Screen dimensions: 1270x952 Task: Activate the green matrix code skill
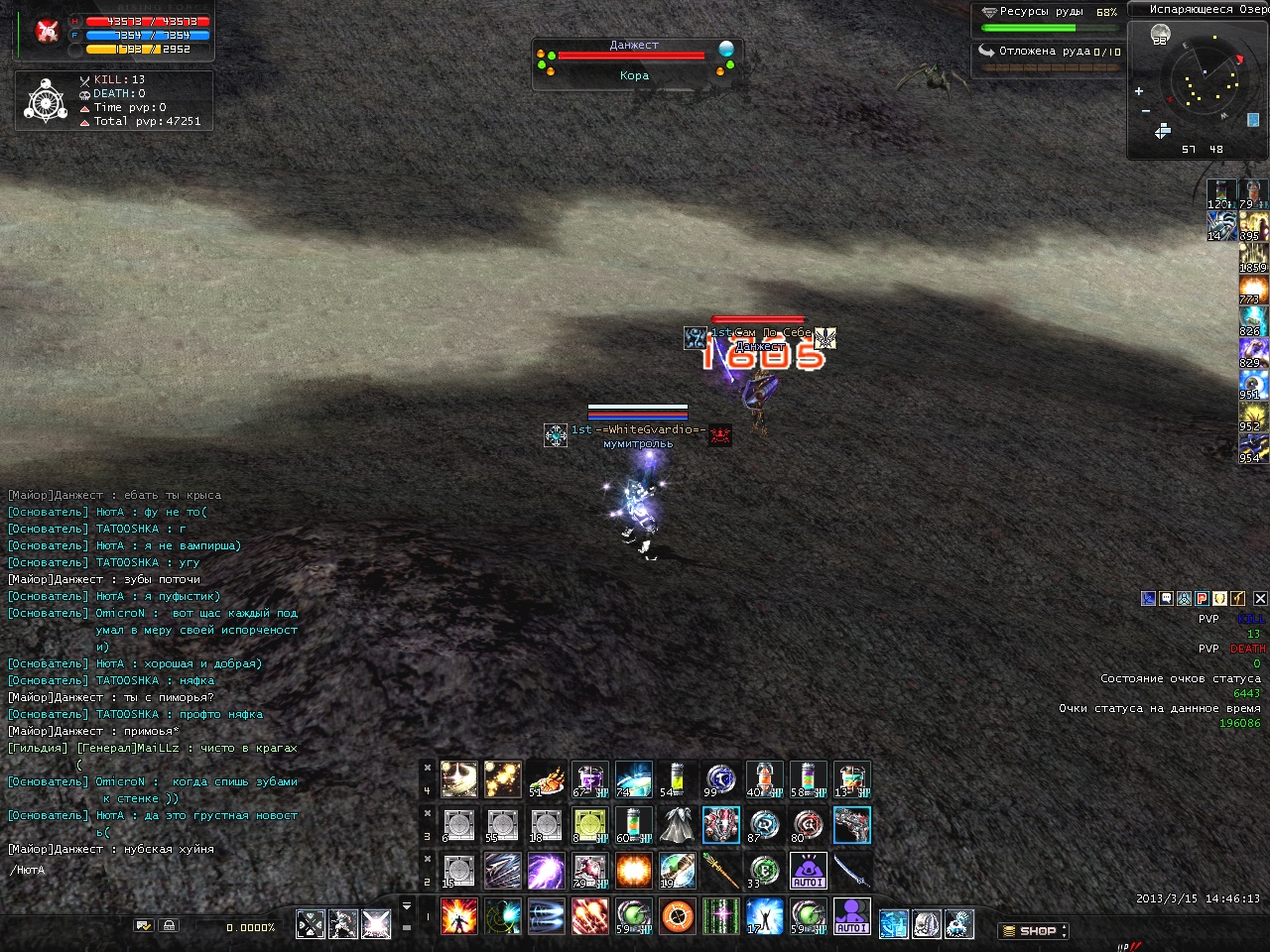tap(721, 916)
